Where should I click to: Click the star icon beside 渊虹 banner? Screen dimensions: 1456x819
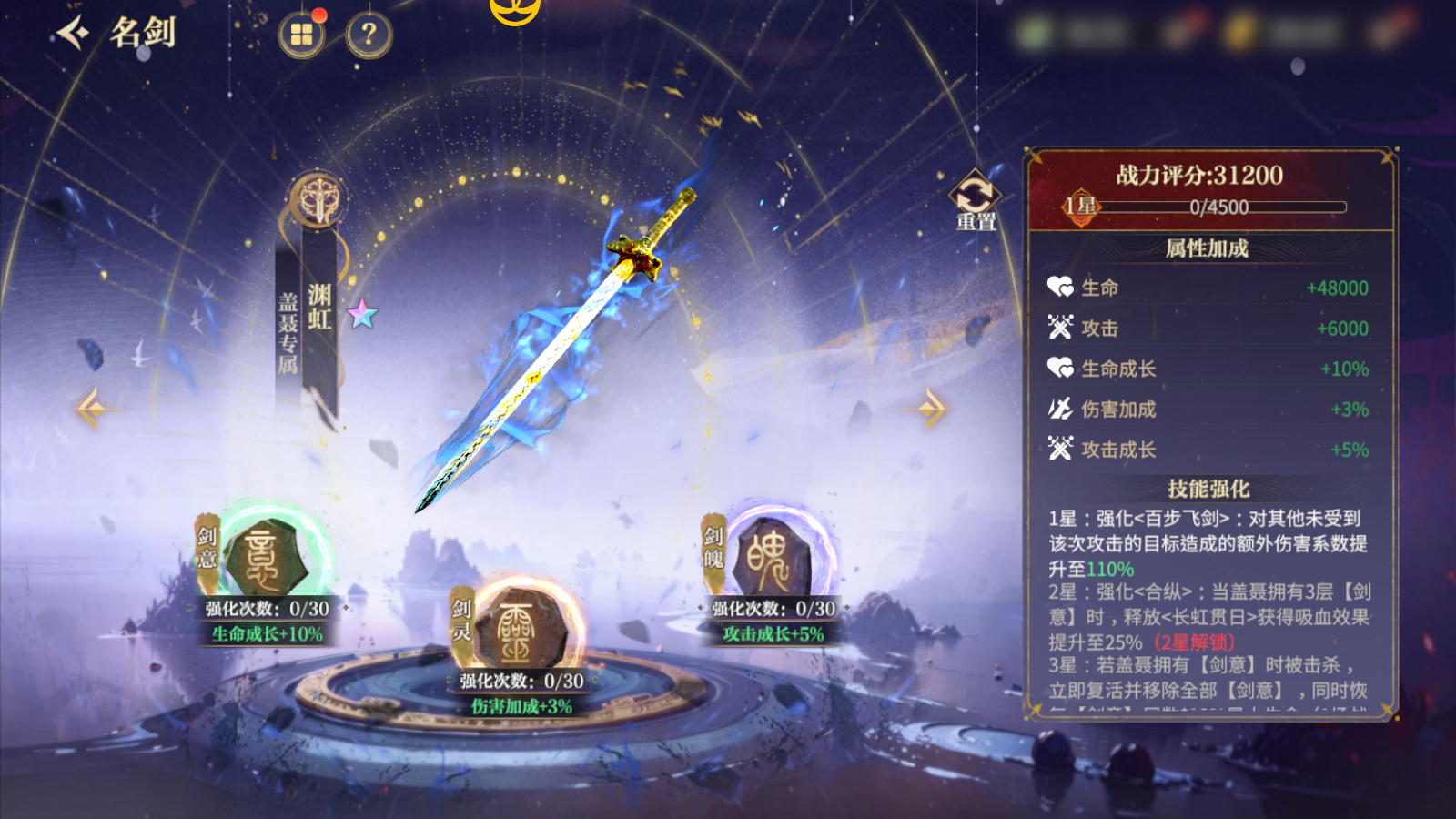click(362, 314)
